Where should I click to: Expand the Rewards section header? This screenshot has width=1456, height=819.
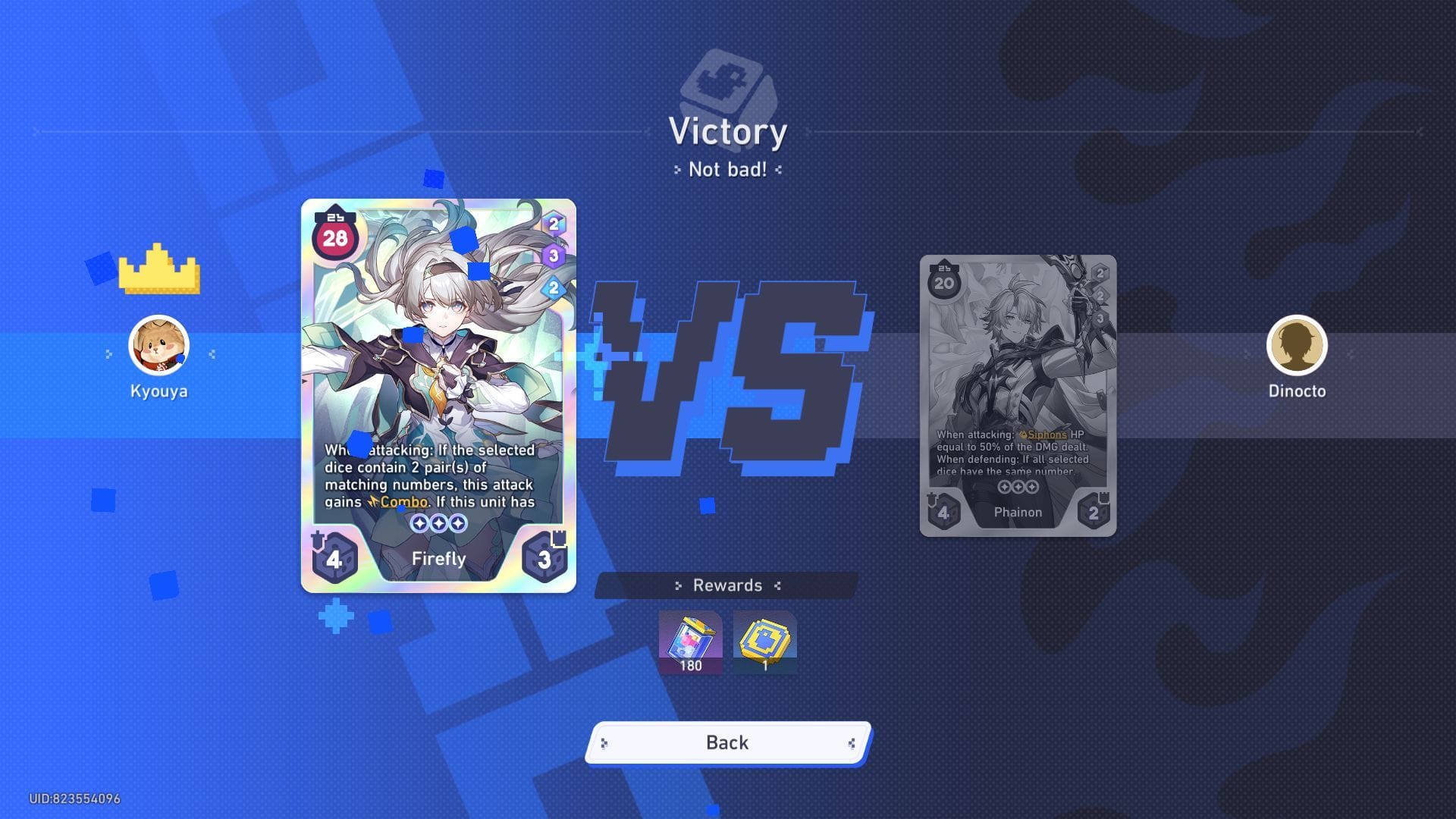[x=728, y=585]
